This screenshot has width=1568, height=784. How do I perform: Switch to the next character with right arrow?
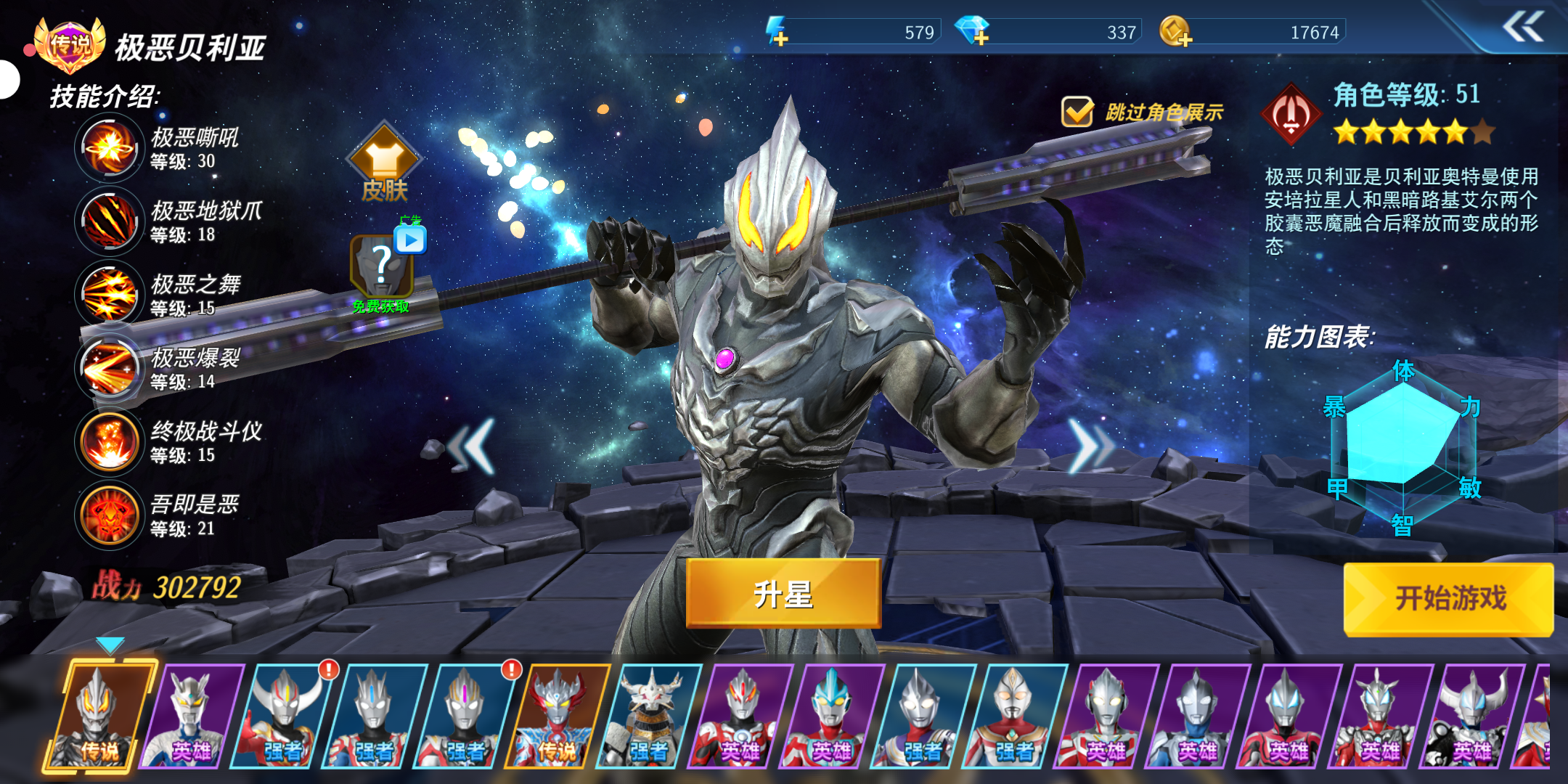tap(1089, 446)
